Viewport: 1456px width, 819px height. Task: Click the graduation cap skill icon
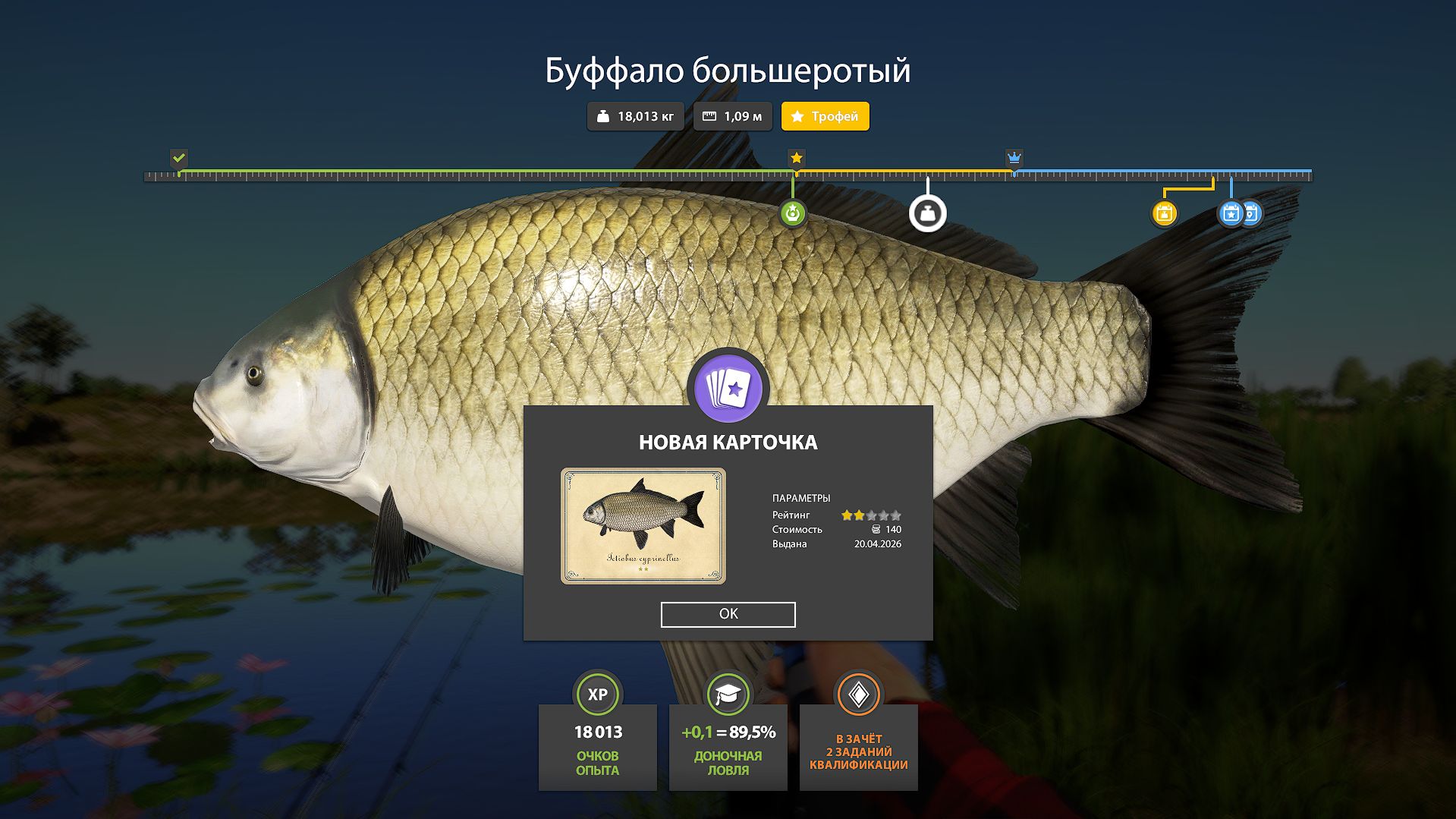pos(728,693)
